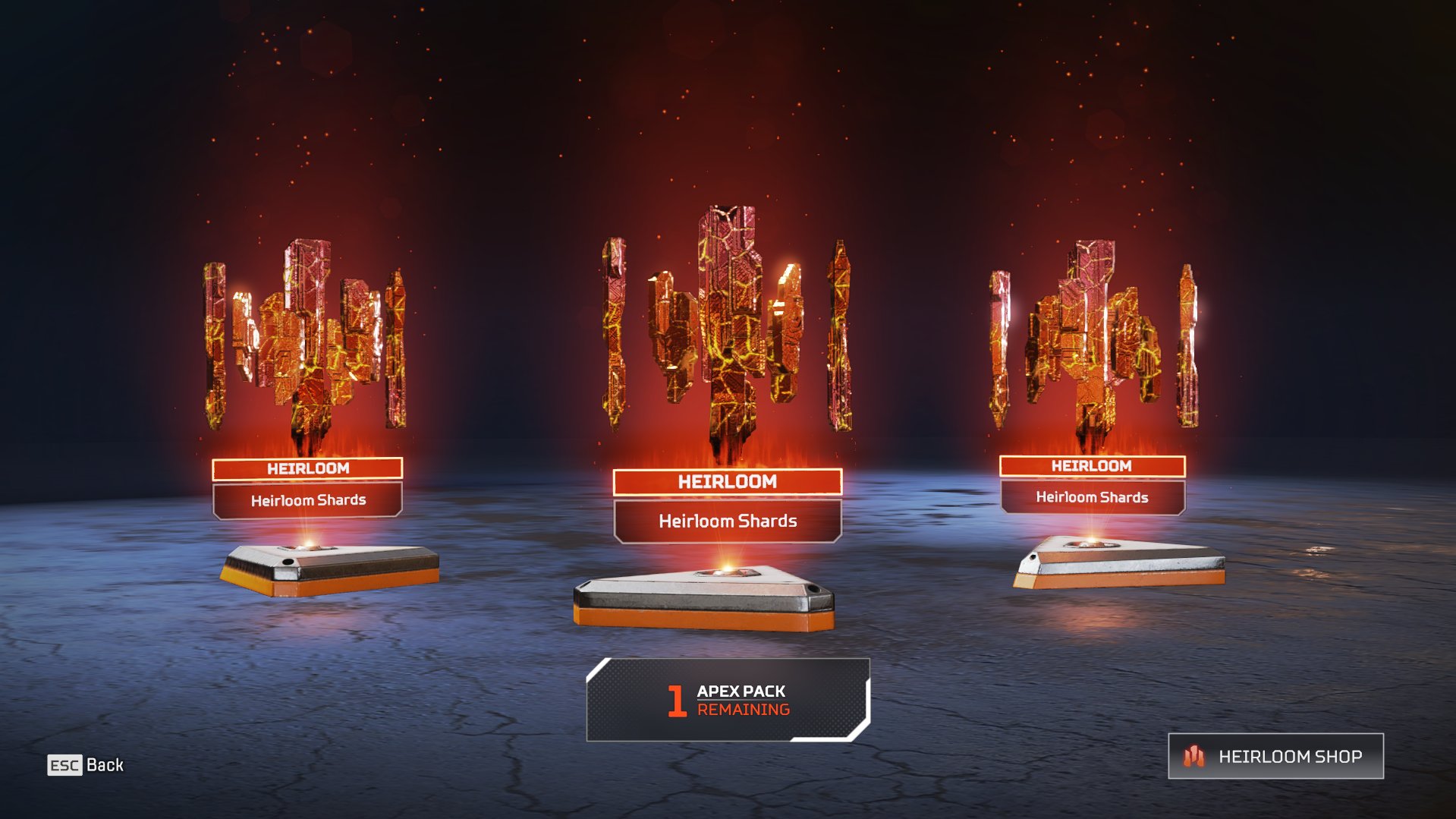This screenshot has height=819, width=1456.
Task: Click the ESC key icon near Back
Action: pos(65,765)
